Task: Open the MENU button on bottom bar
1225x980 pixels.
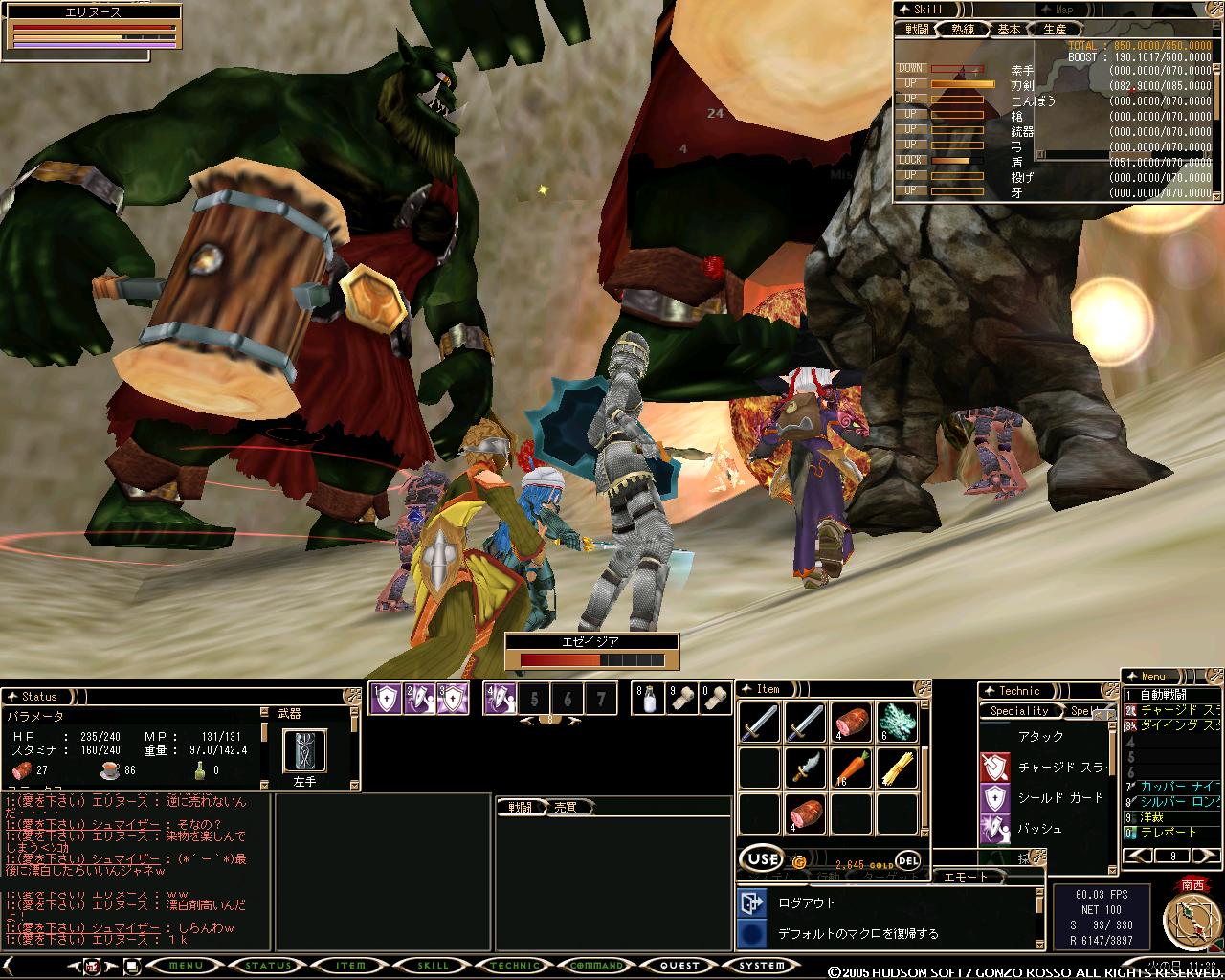Action: click(x=185, y=966)
